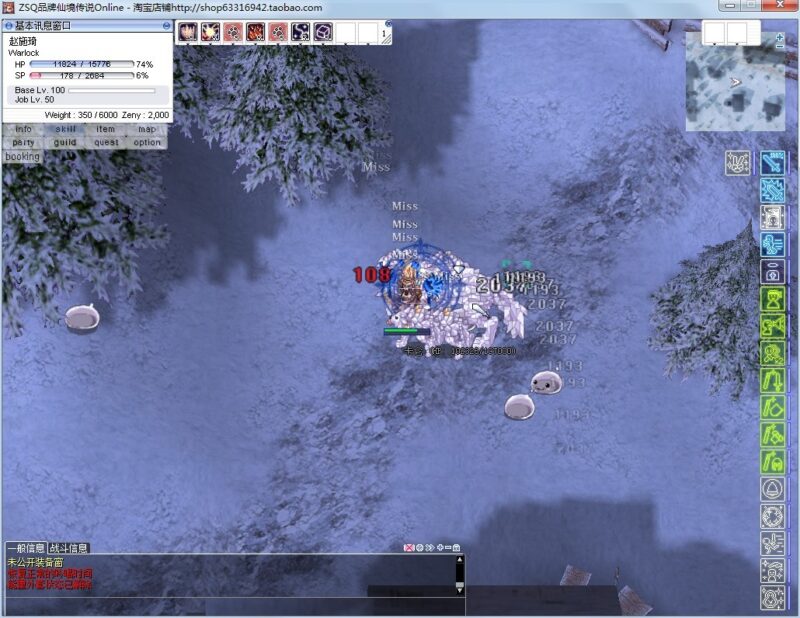Close the game window
This screenshot has height=618, width=800.
click(780, 6)
